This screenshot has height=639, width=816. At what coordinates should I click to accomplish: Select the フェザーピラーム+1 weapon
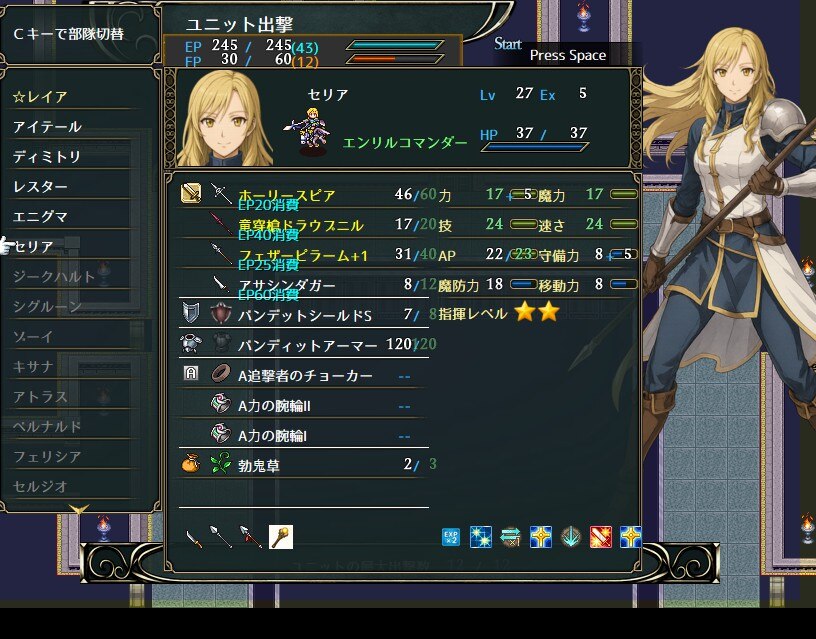303,255
